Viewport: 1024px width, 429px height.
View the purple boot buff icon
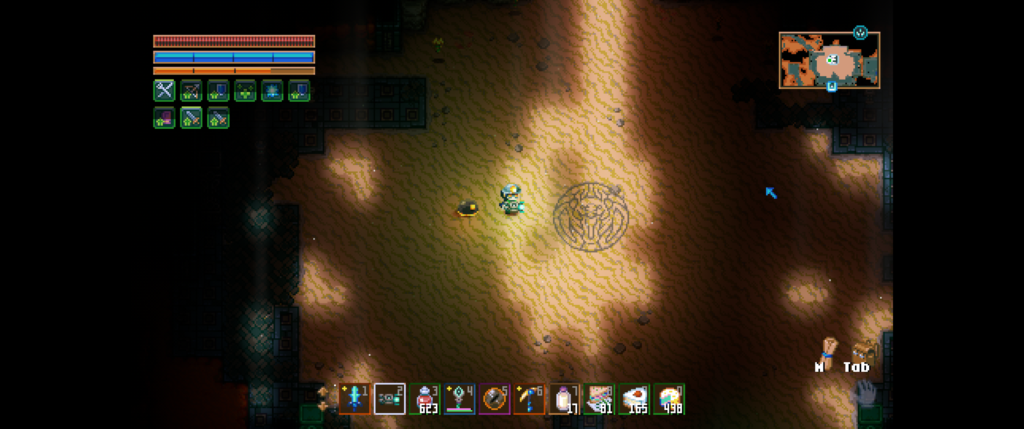tap(164, 118)
